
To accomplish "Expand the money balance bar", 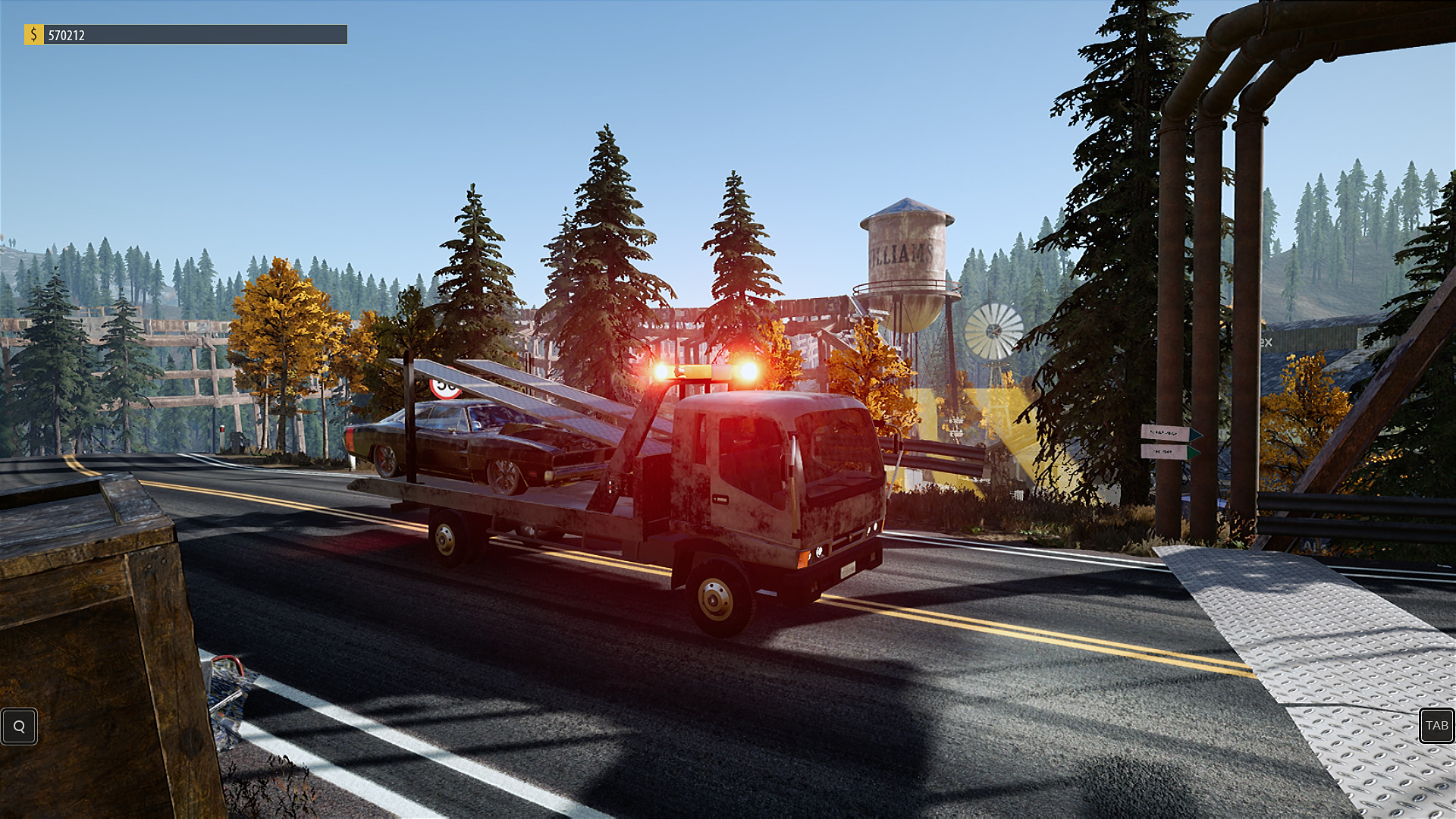I will coord(197,34).
